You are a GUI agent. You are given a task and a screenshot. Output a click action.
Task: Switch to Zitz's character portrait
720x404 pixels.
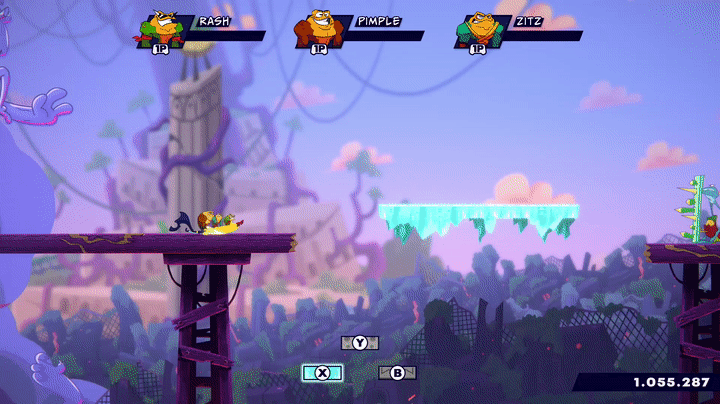pos(477,29)
